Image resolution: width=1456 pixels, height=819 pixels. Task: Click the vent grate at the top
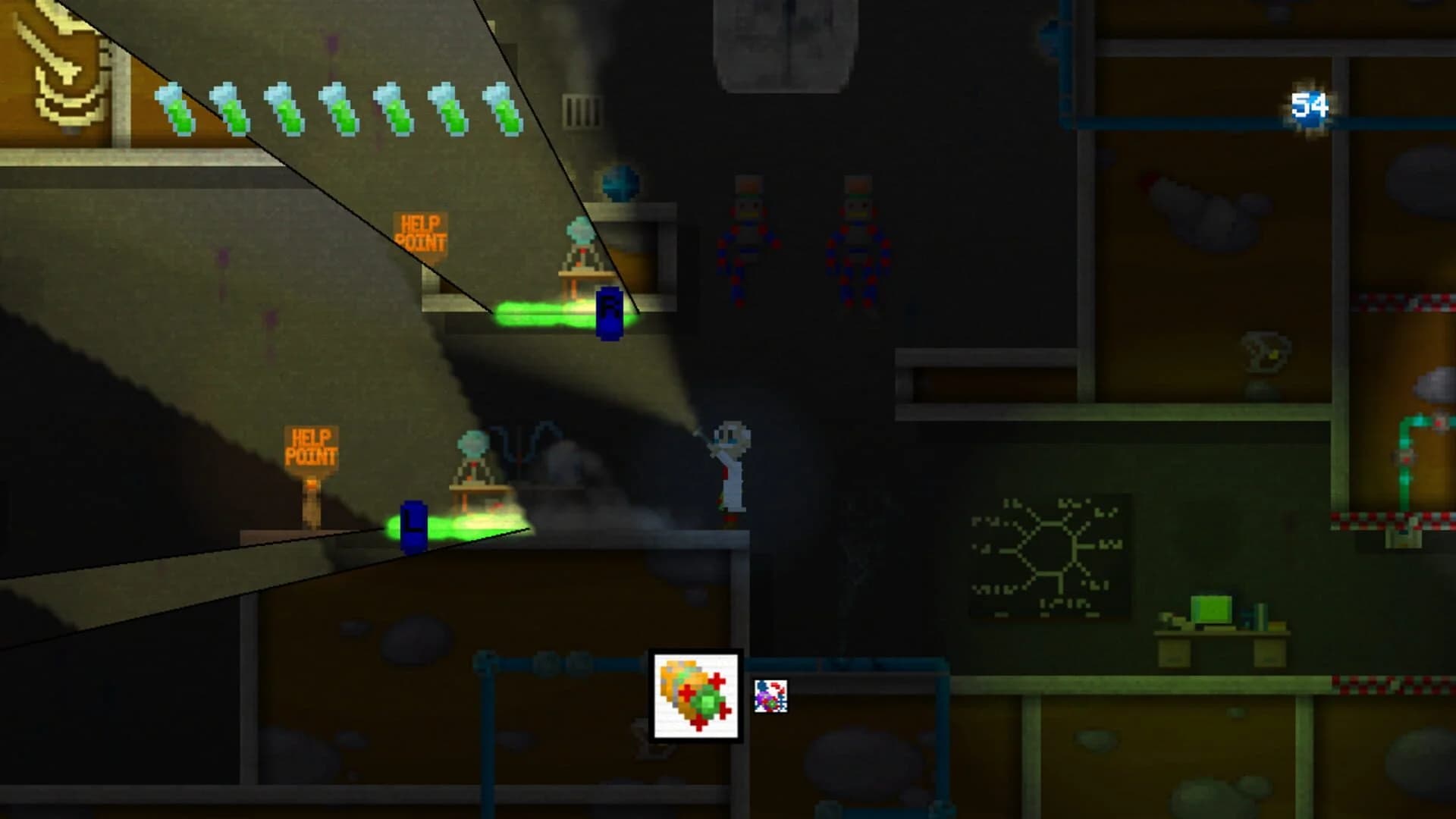coord(580,110)
